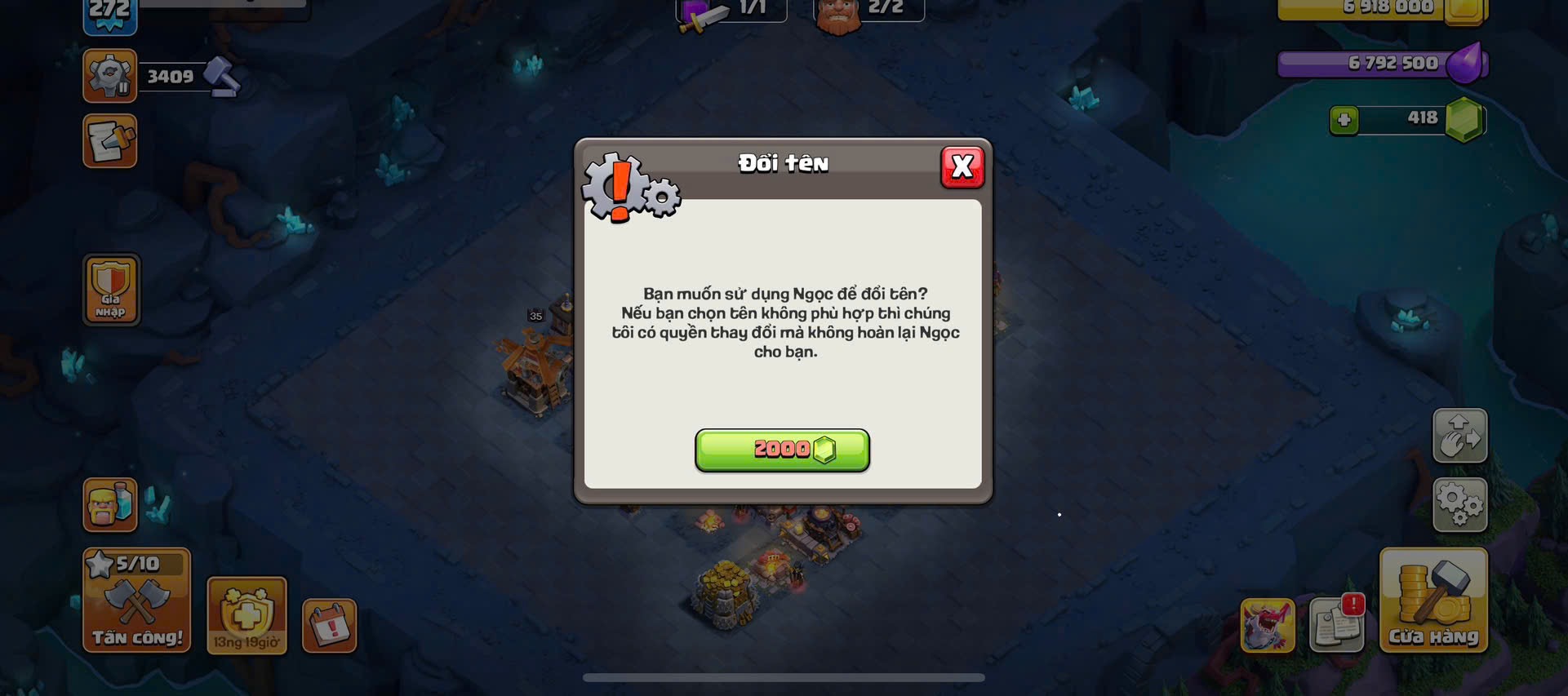Open the layout edit hand button
This screenshot has height=696, width=1568.
click(x=1460, y=436)
